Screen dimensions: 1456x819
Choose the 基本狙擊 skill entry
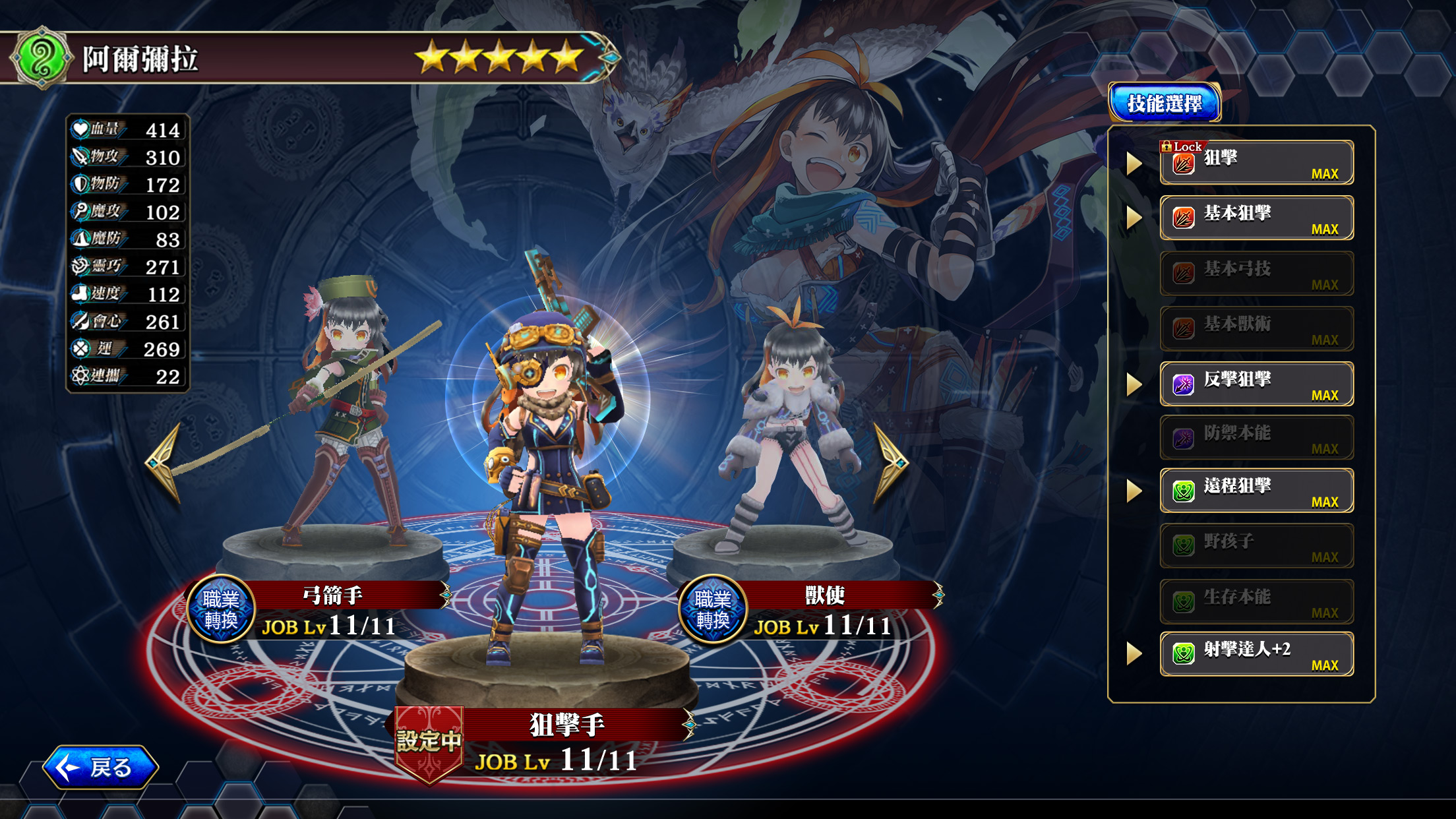[1256, 218]
